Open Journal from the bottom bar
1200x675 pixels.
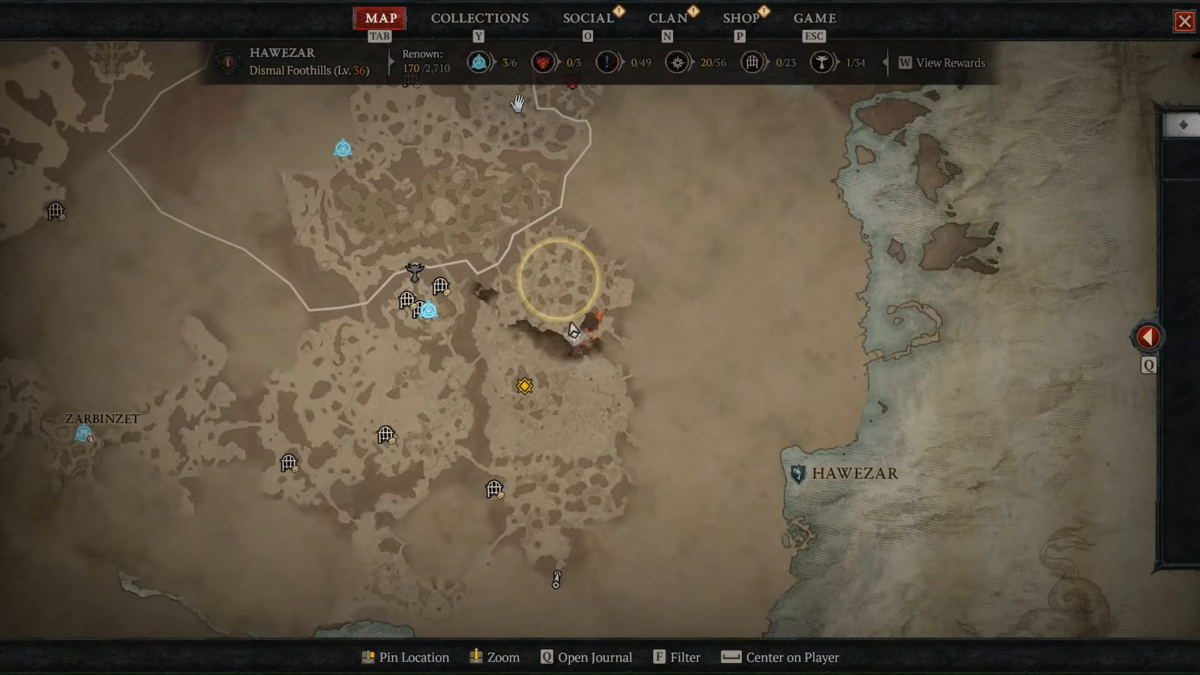coord(586,657)
